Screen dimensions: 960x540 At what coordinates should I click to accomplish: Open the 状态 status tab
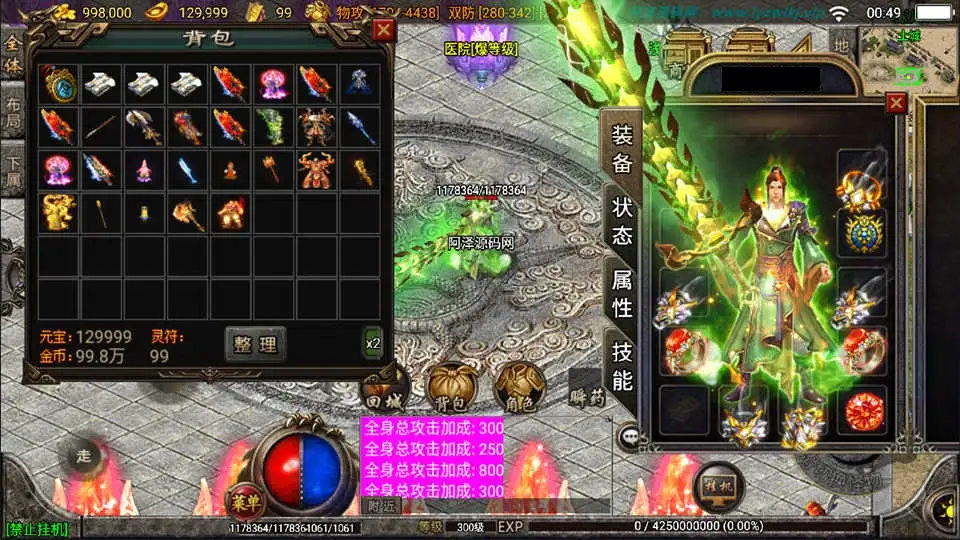pos(622,222)
